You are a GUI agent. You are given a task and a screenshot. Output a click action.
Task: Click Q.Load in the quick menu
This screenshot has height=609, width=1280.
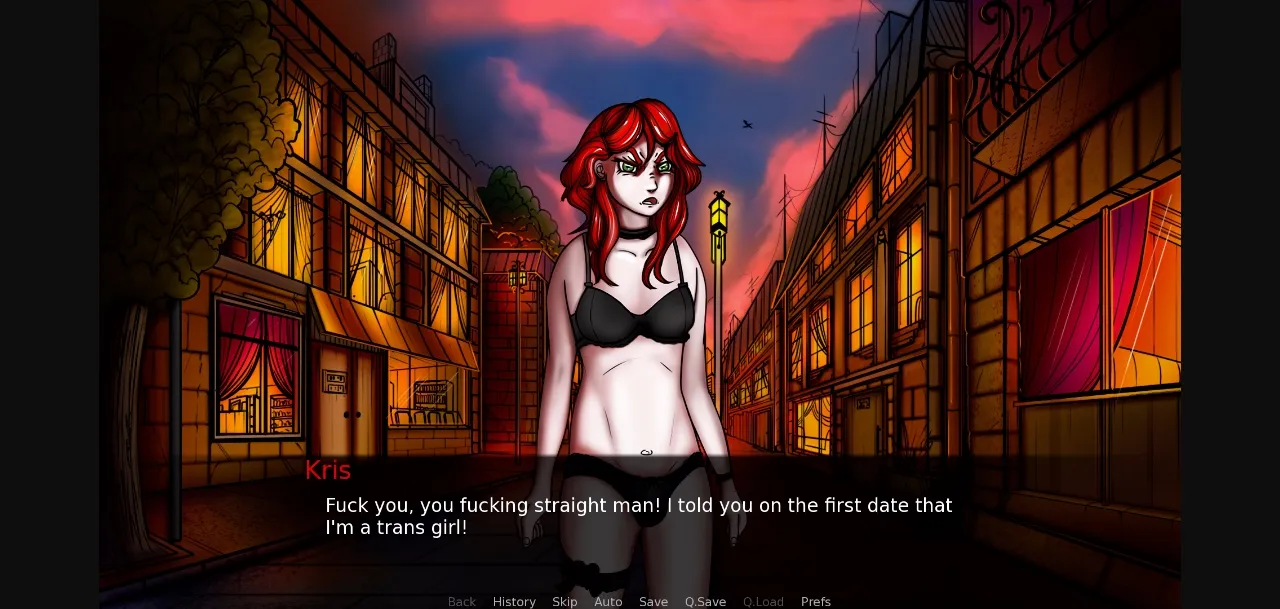[x=763, y=601]
